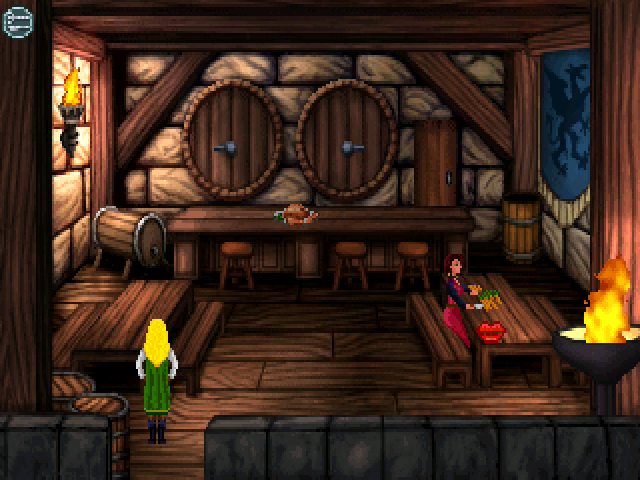
Task: Open the round teal menu icon
Action: tap(18, 21)
